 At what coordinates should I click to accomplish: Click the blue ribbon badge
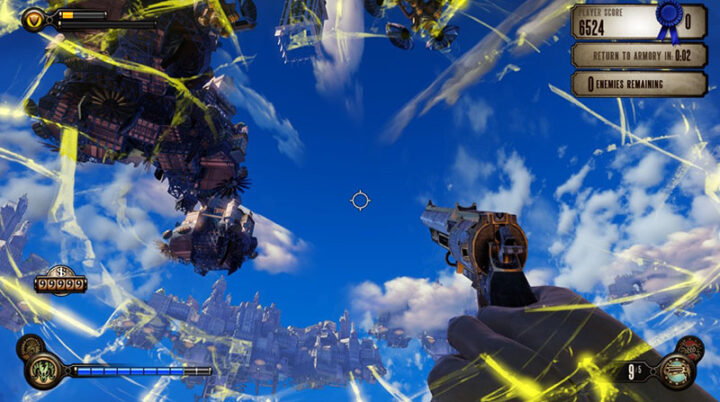667,20
